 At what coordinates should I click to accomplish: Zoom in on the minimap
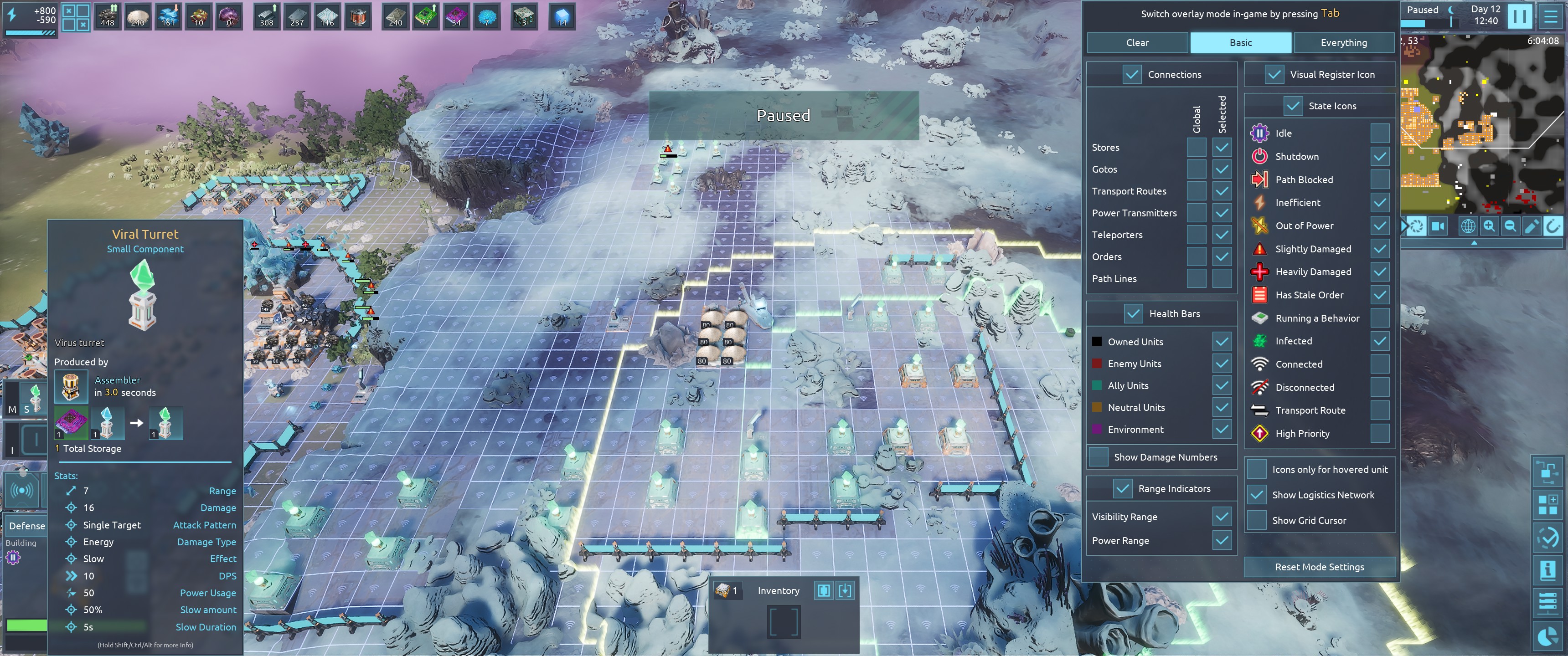click(1489, 226)
